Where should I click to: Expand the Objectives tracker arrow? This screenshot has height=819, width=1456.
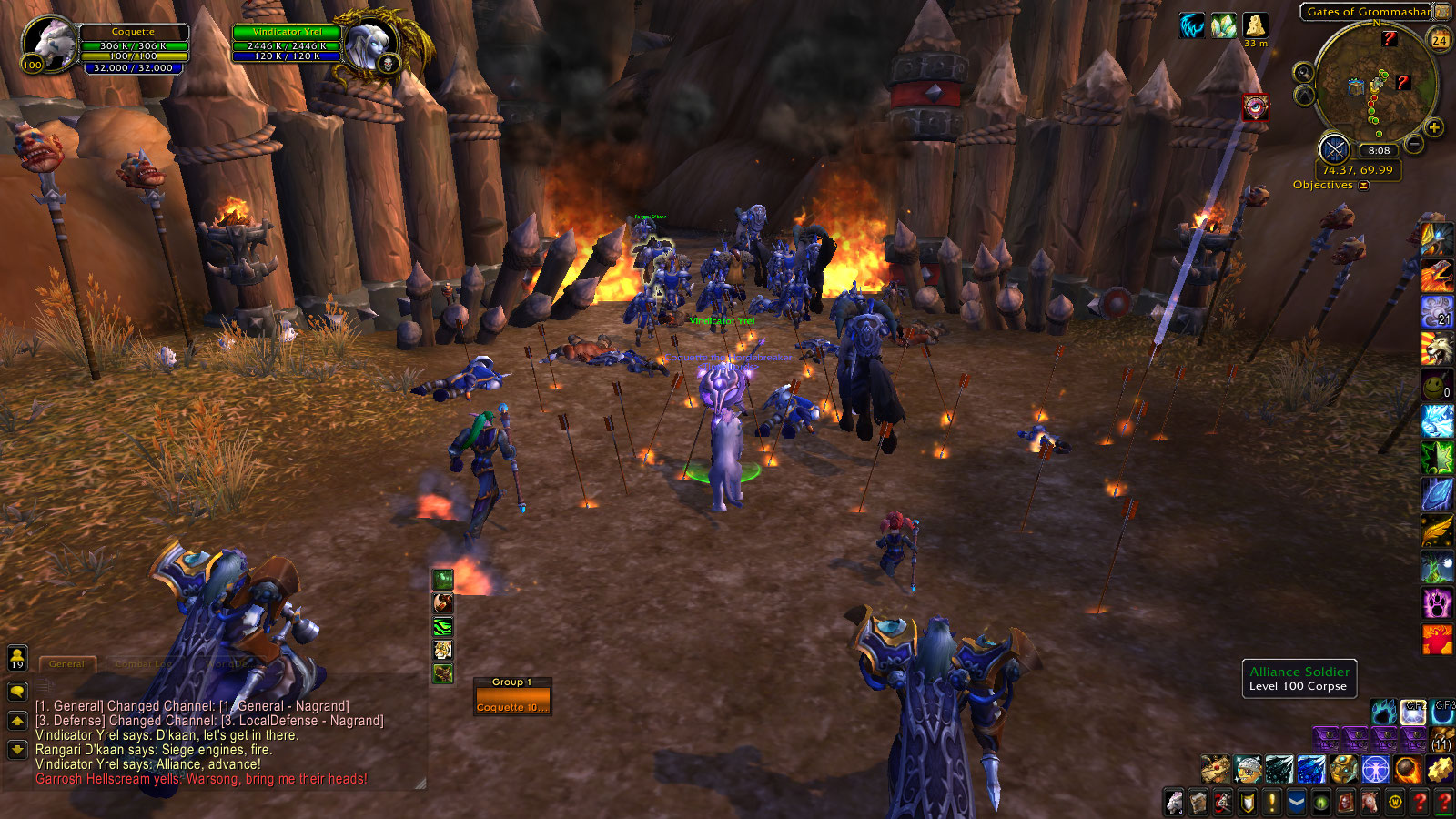[1363, 186]
